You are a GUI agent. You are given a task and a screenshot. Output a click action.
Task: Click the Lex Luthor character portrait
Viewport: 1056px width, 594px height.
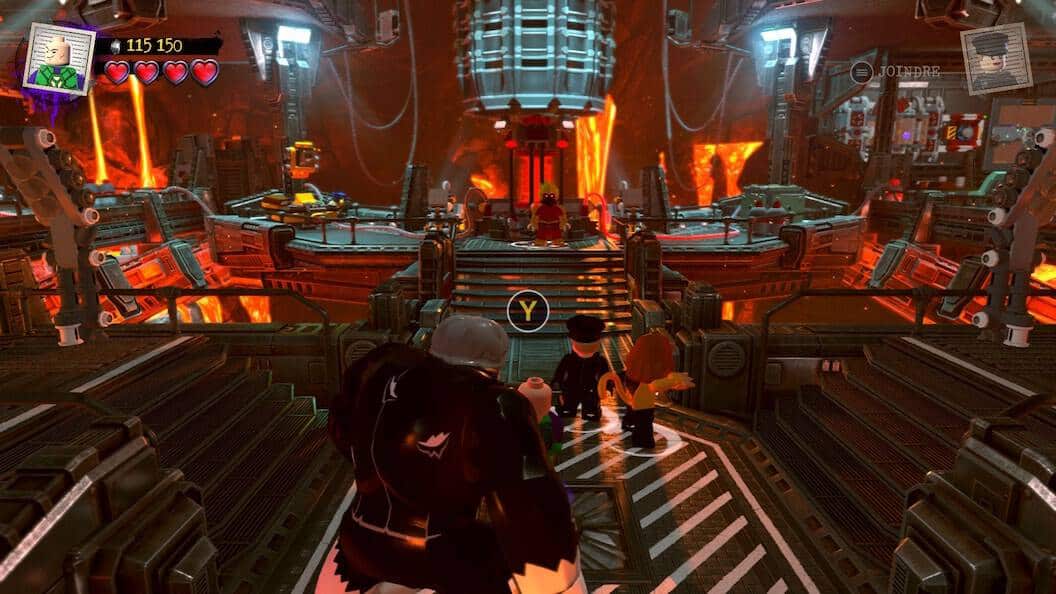point(58,58)
